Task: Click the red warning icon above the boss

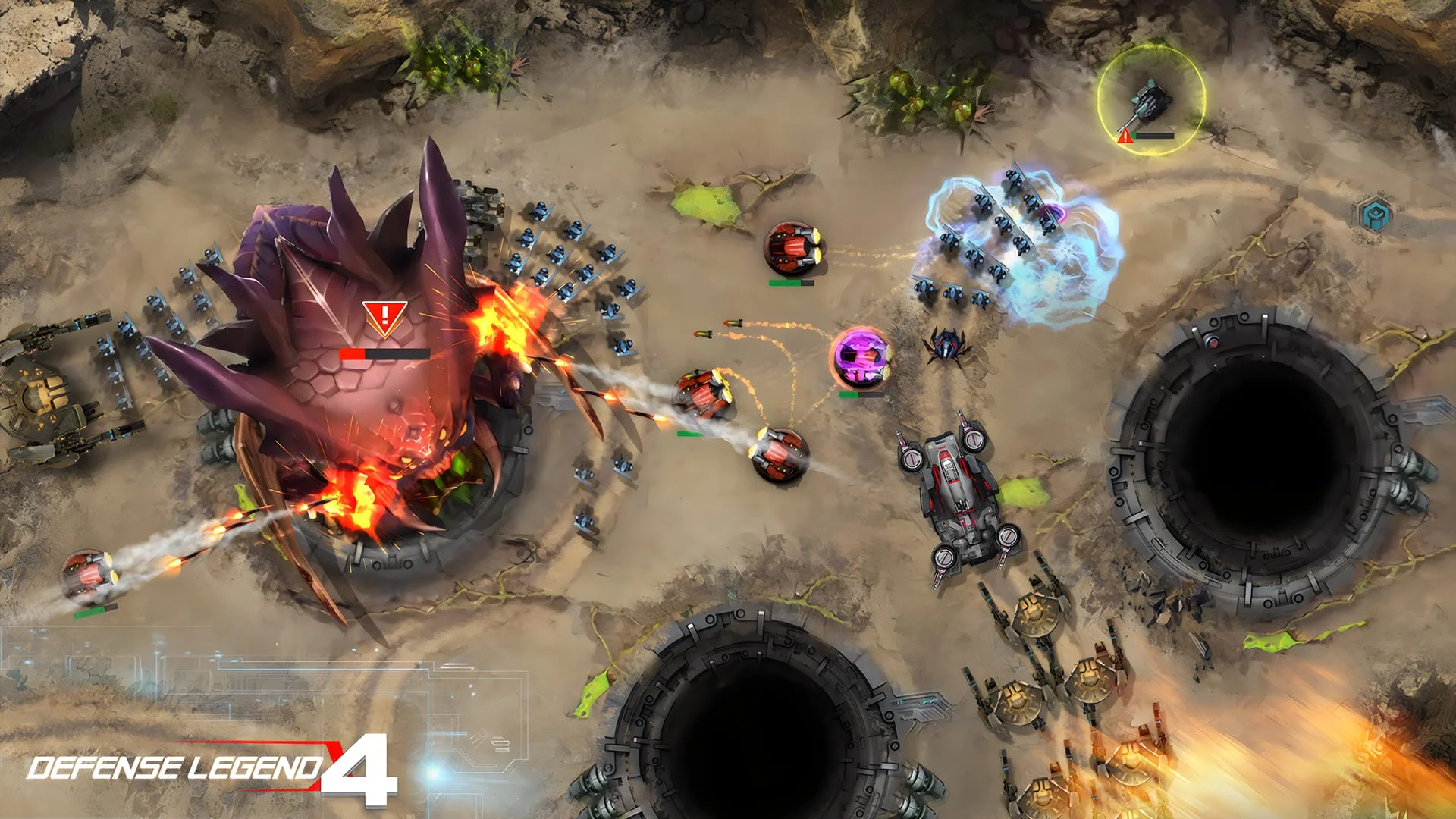Action: coord(385,313)
